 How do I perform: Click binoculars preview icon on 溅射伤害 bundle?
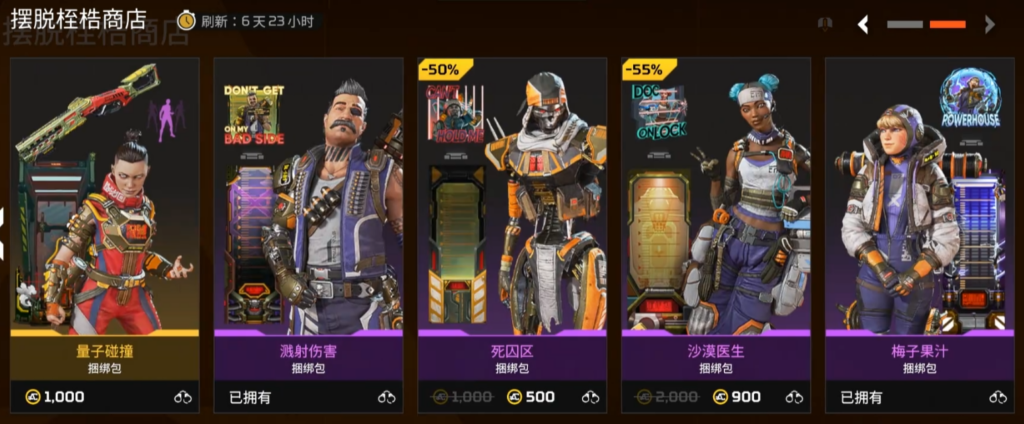(387, 397)
